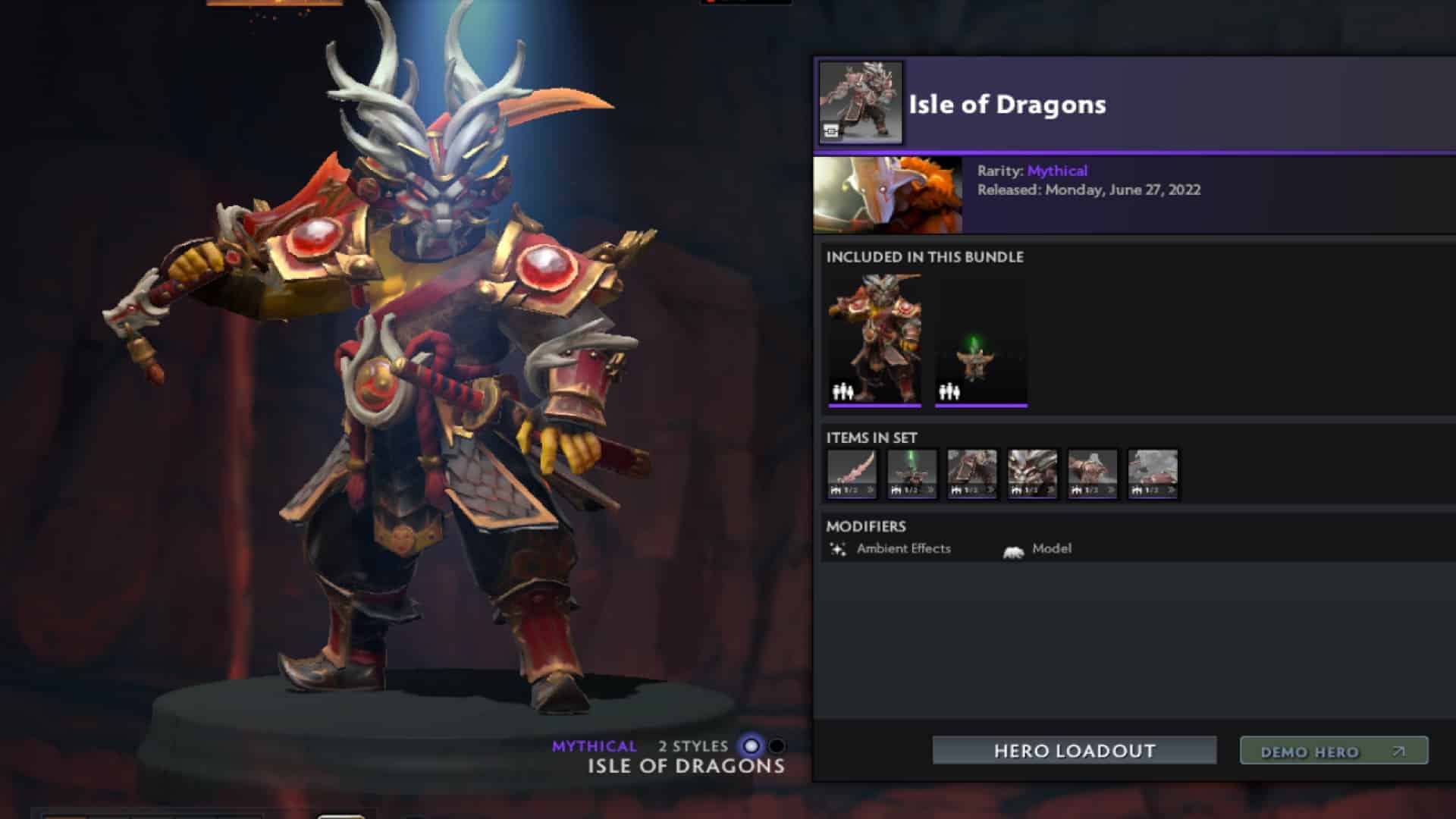Select the bracers item icon in the set
This screenshot has width=1456, height=819.
point(1094,470)
